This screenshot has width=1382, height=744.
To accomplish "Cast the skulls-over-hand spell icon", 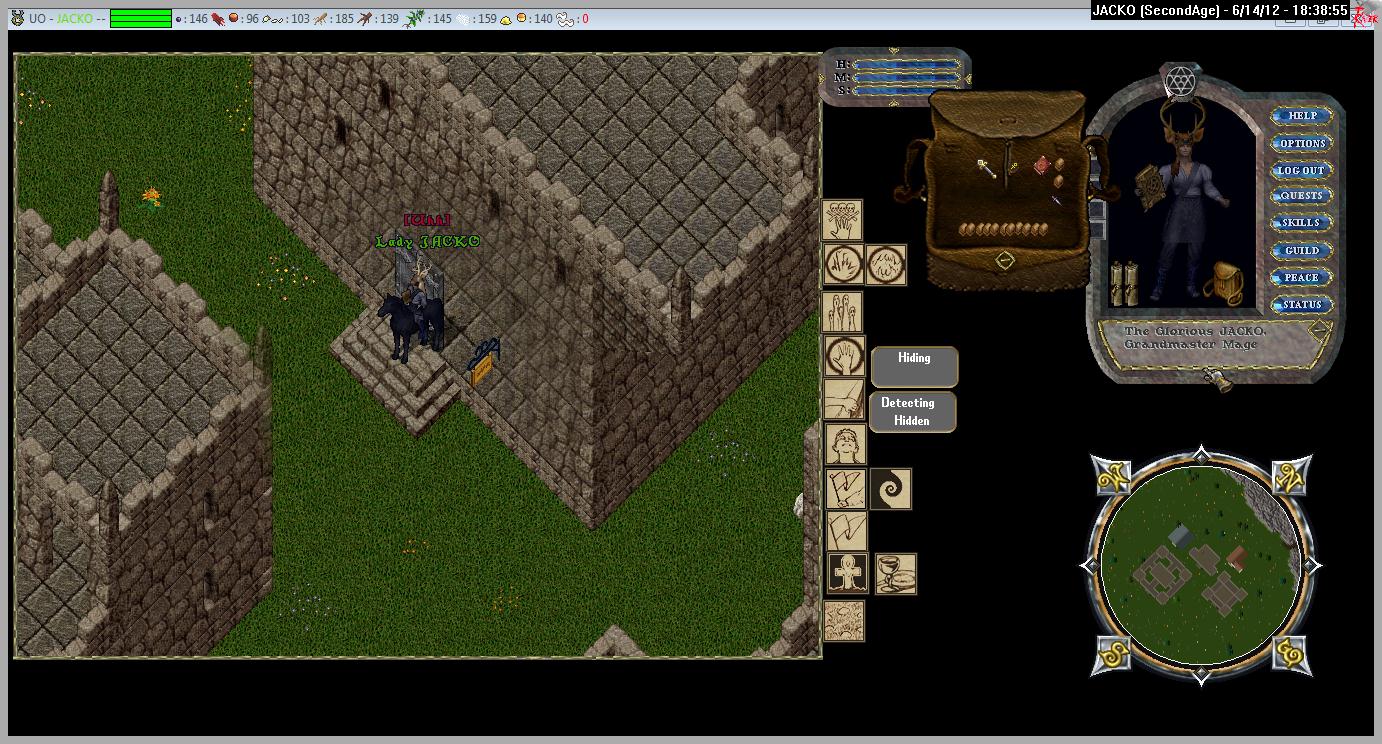I will point(842,219).
